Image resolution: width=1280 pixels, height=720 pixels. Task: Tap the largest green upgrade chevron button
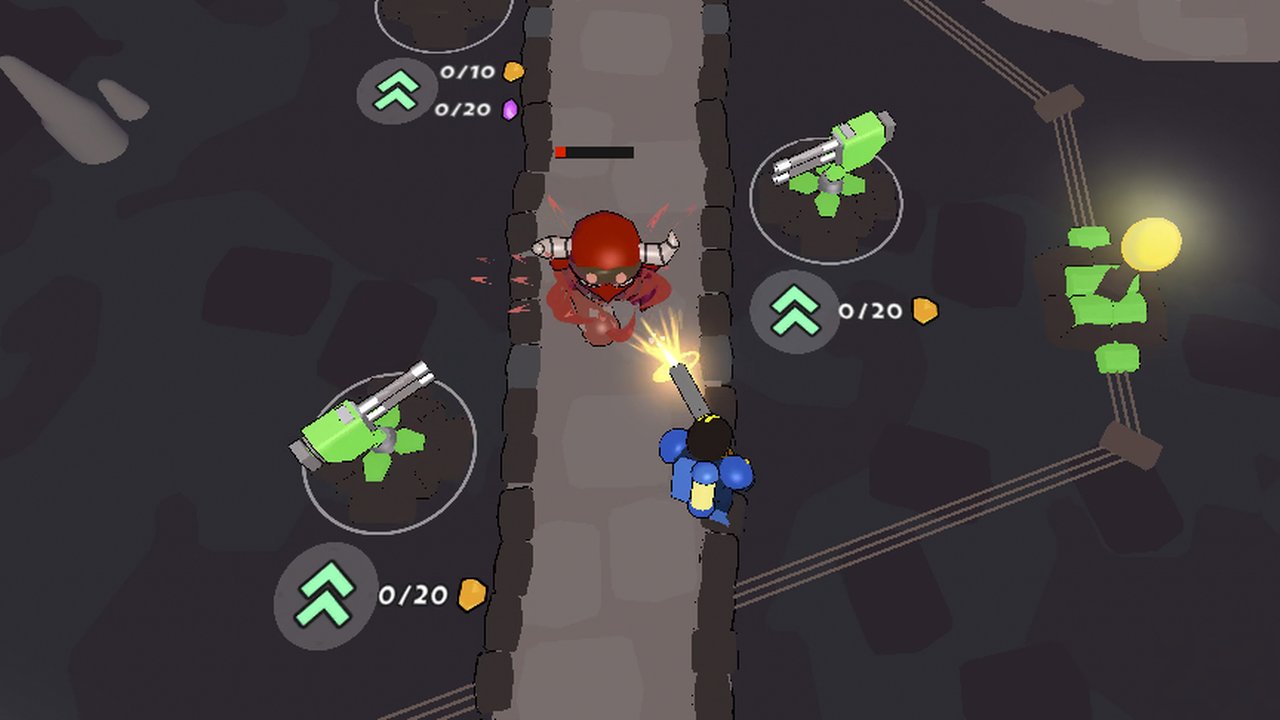pos(325,596)
